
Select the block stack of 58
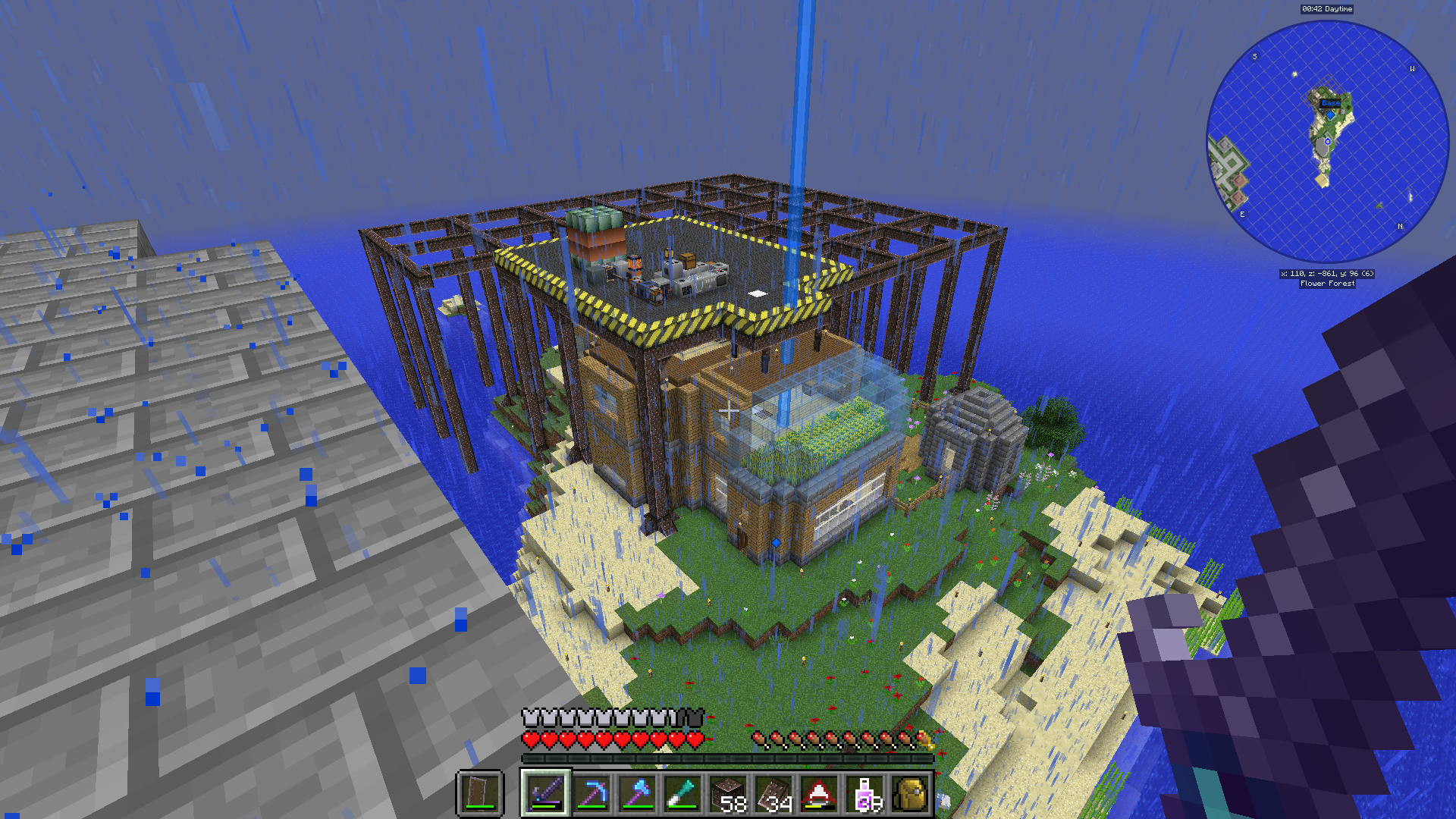[x=729, y=793]
